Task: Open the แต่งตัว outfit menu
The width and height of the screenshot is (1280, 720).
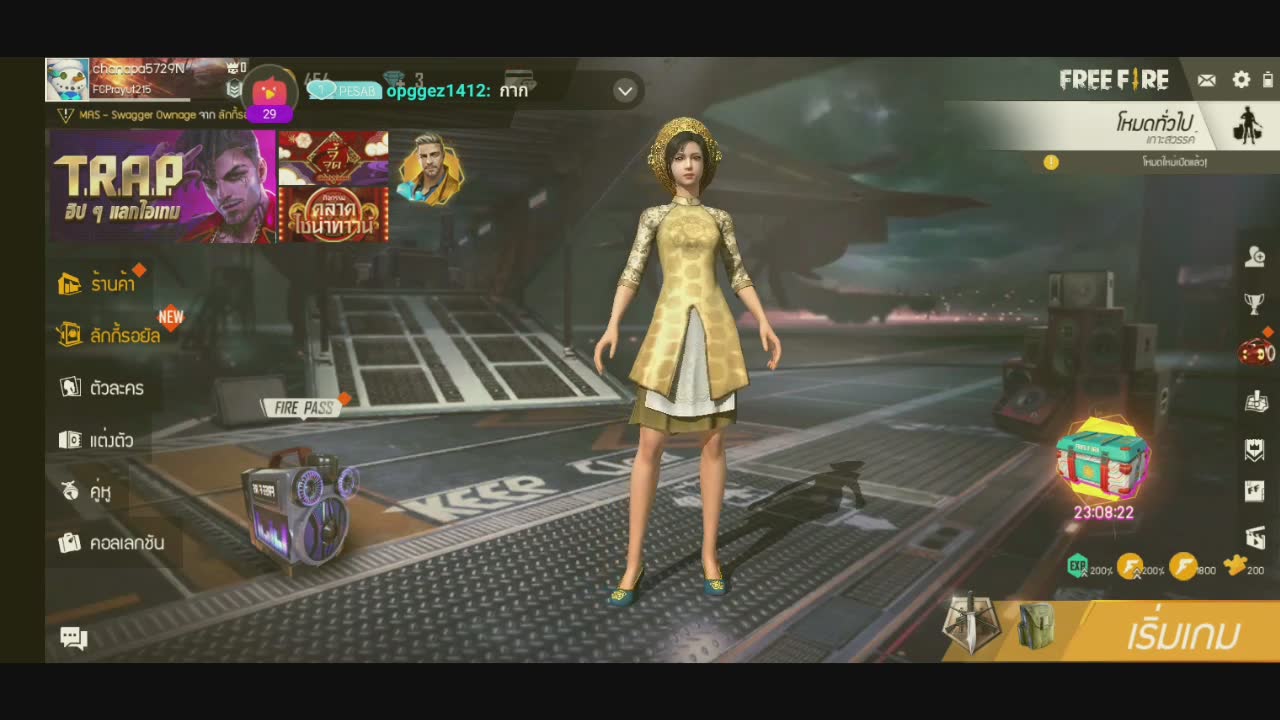Action: [96, 440]
